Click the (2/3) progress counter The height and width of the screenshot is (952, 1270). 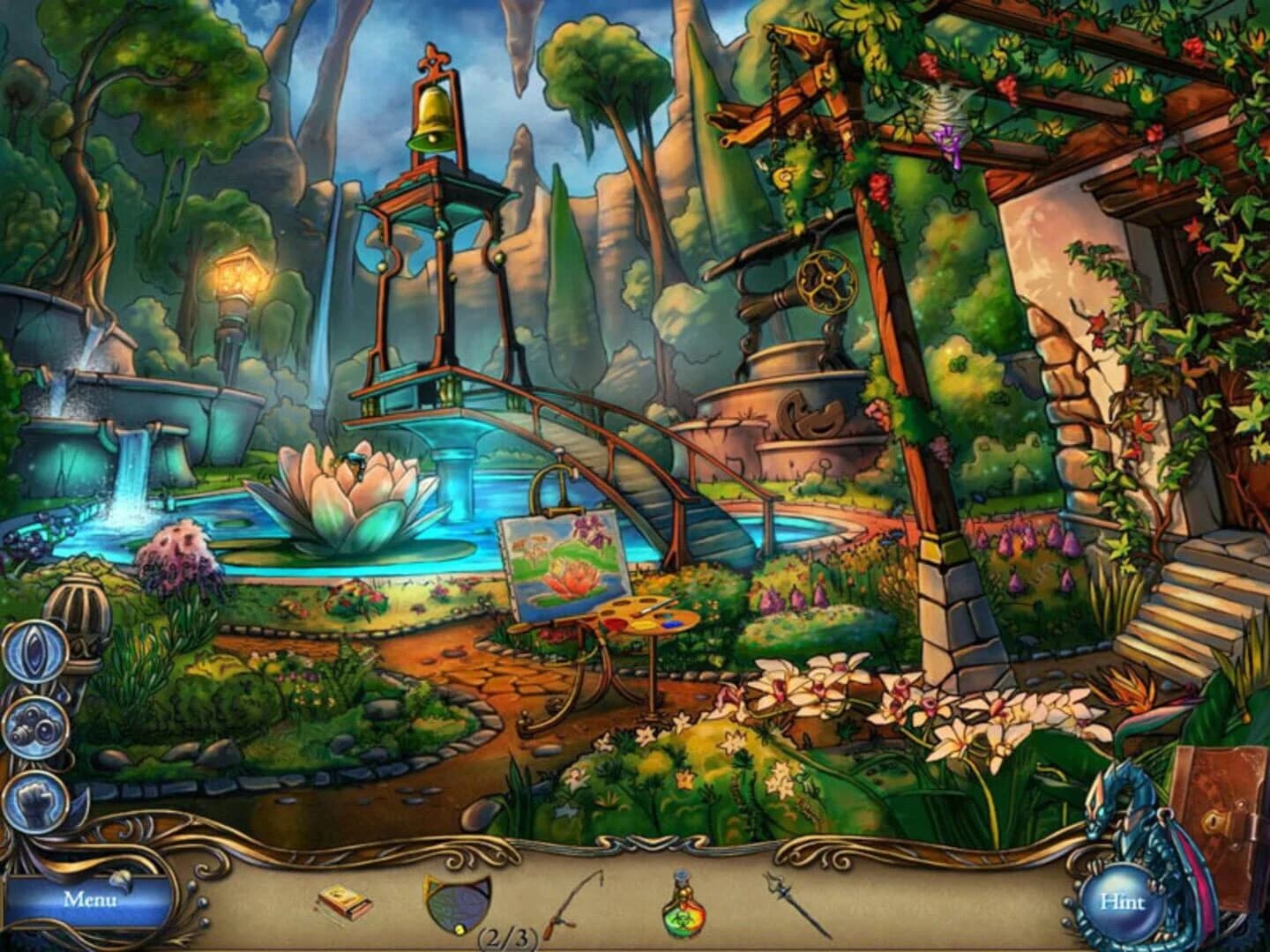click(507, 937)
